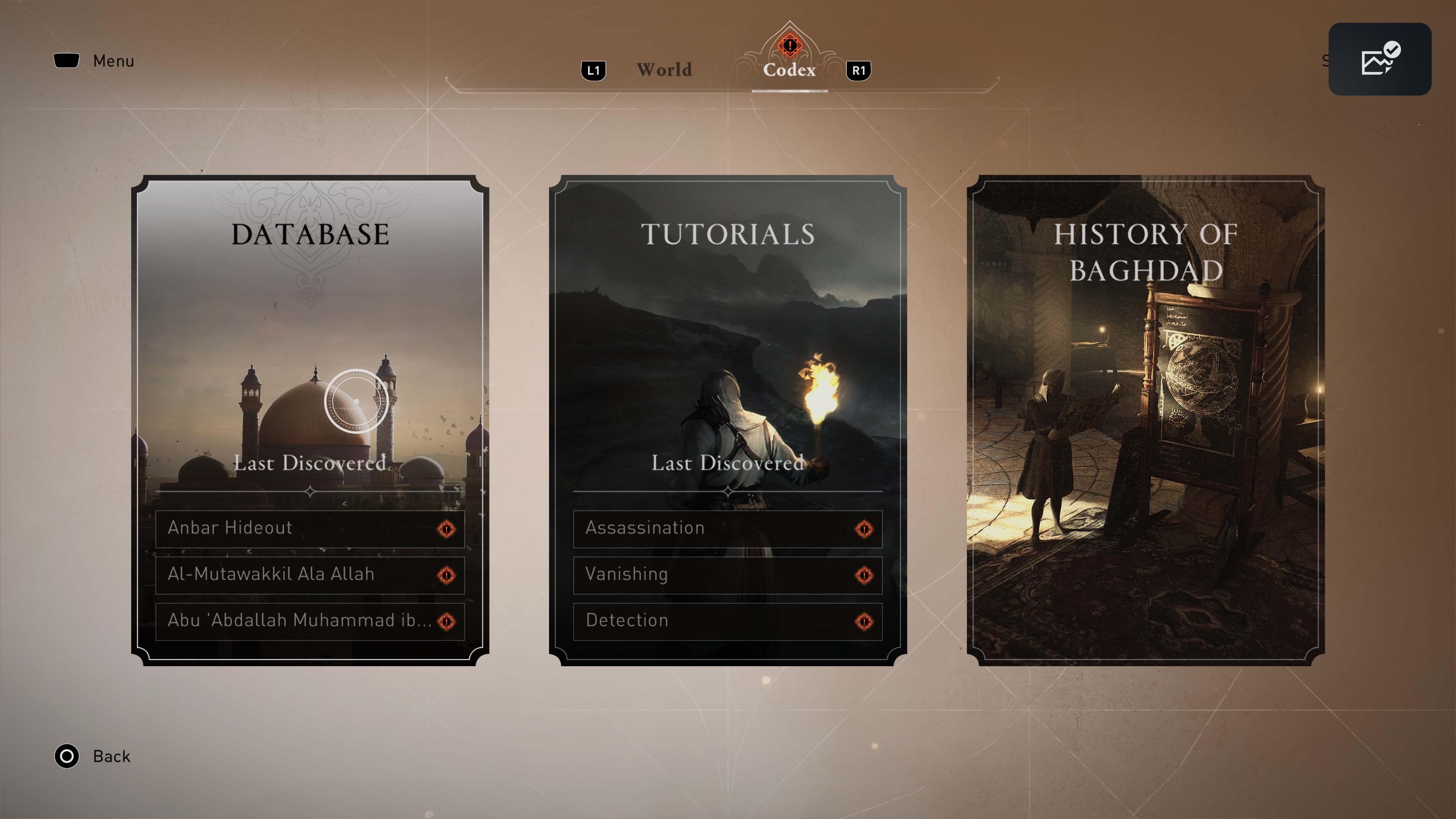Image resolution: width=1456 pixels, height=819 pixels.
Task: Show the Detection tutorial
Action: (728, 621)
